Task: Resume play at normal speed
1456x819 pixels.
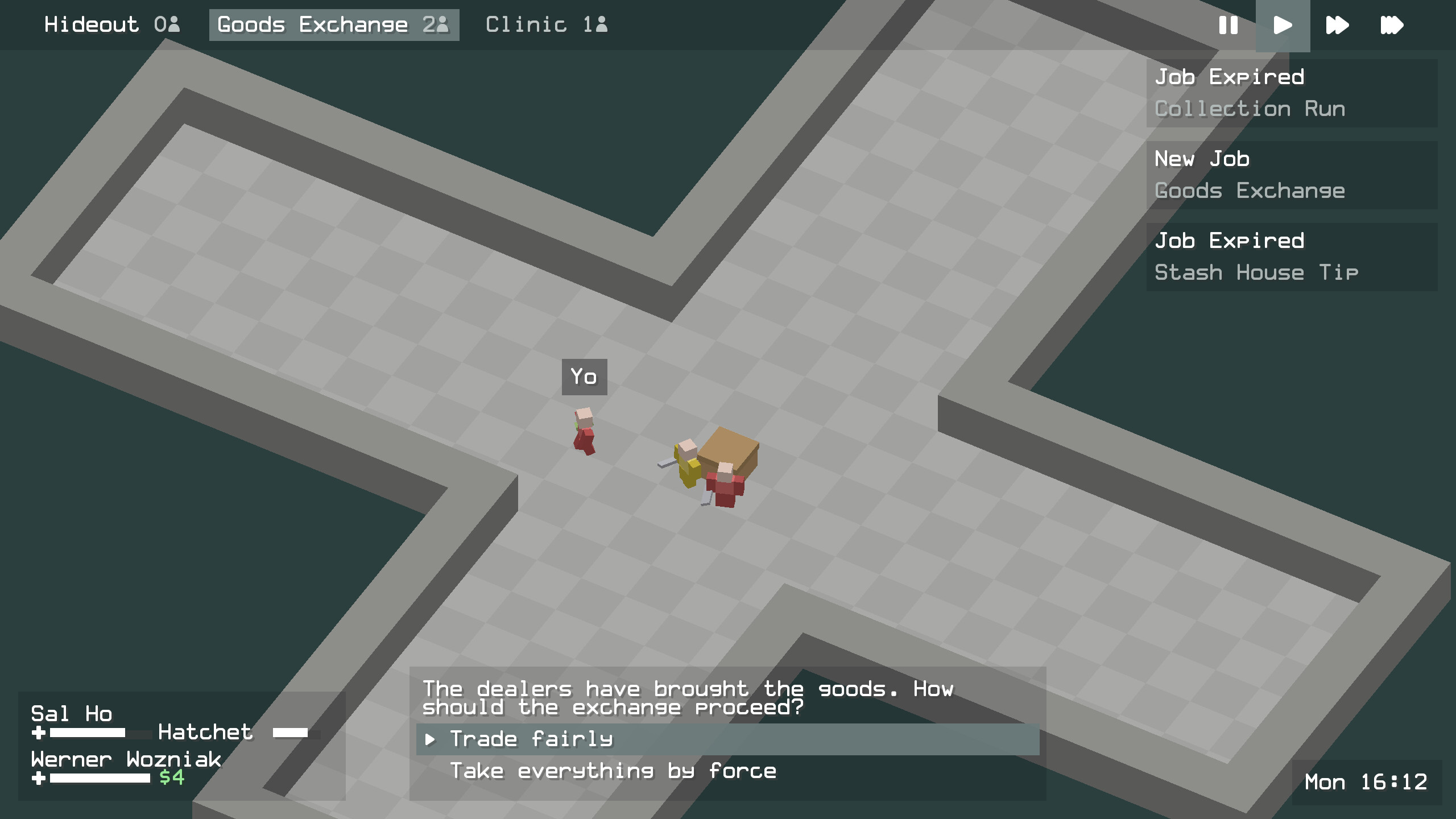Action: [x=1283, y=25]
